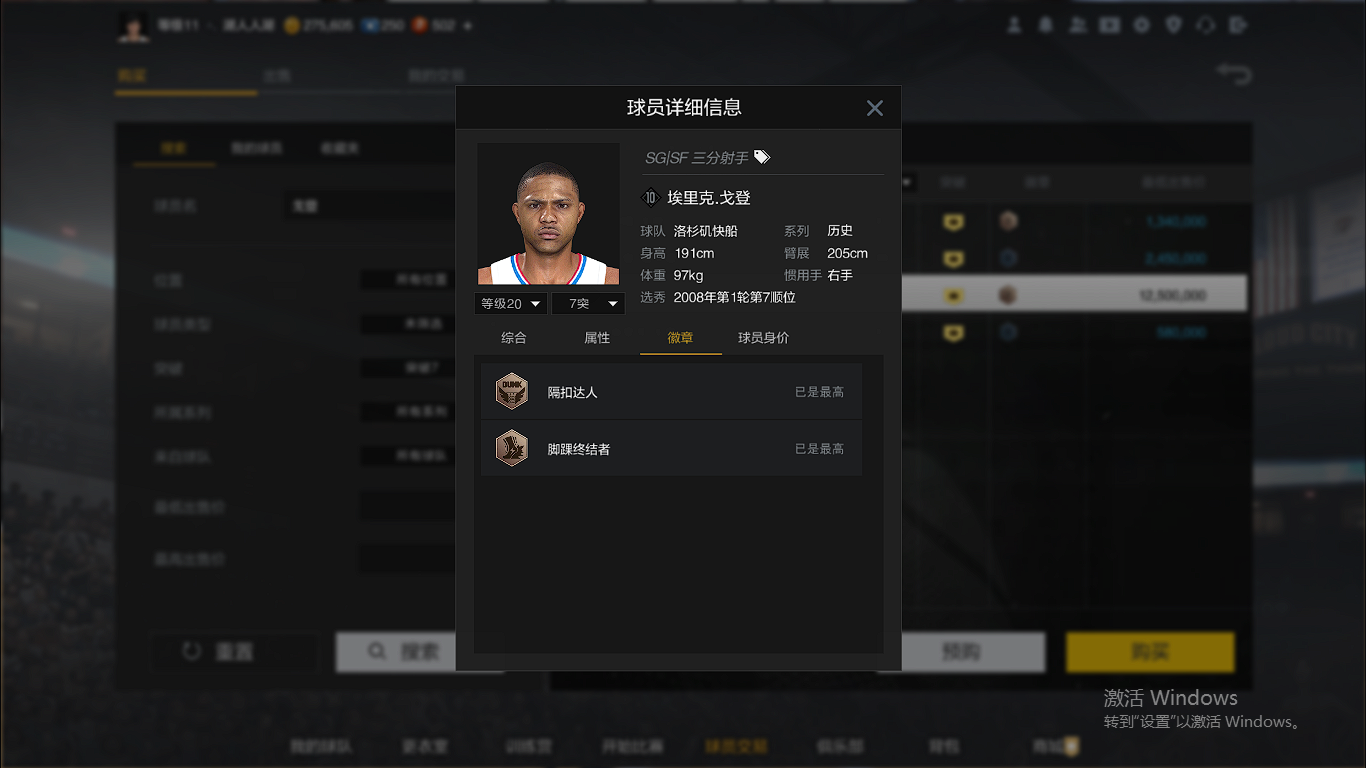Click Eric Gordon's portrait thumbnail

coord(548,213)
